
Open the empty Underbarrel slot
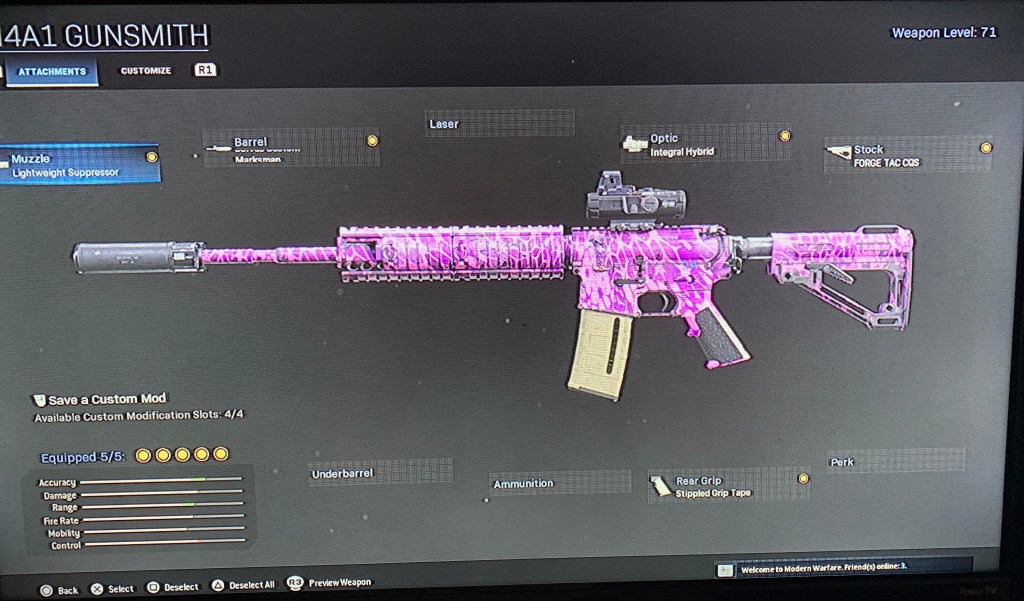pyautogui.click(x=380, y=473)
